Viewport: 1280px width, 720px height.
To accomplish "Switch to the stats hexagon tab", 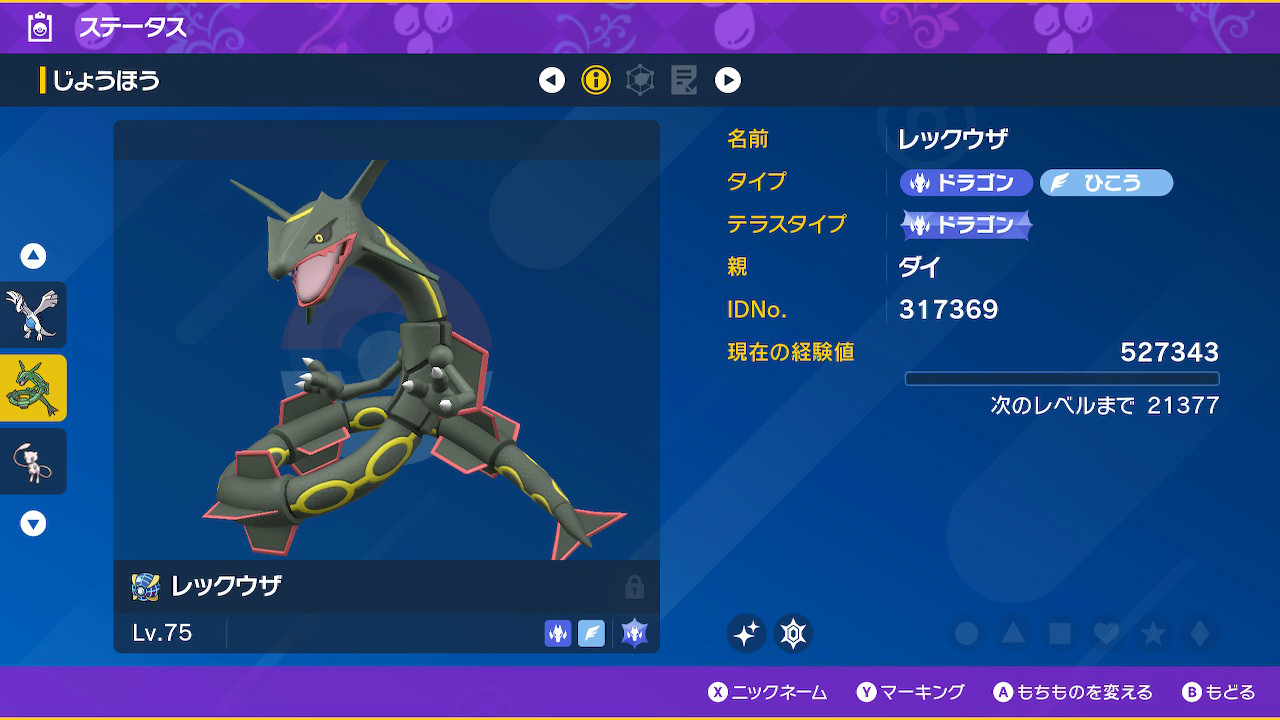I will (x=640, y=80).
